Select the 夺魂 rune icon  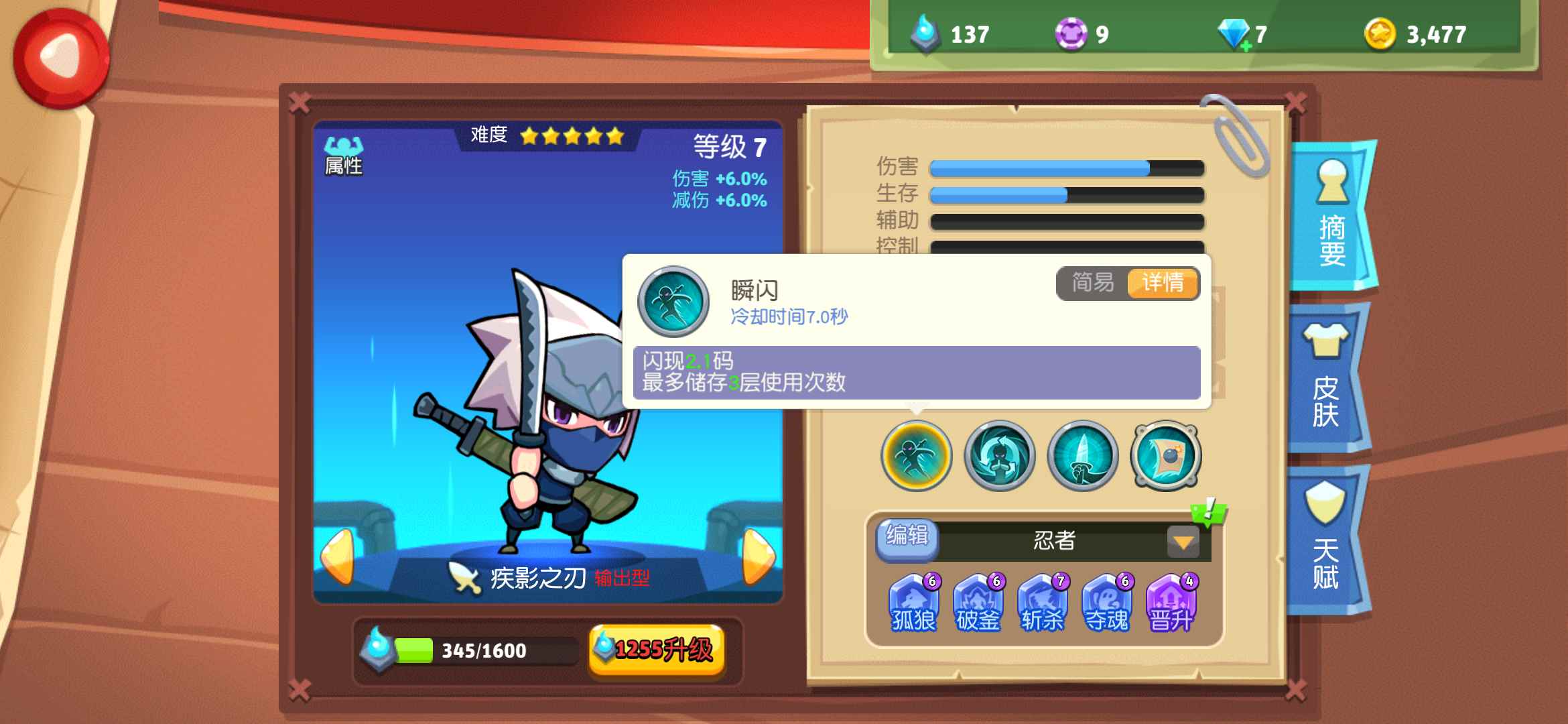point(1107,603)
